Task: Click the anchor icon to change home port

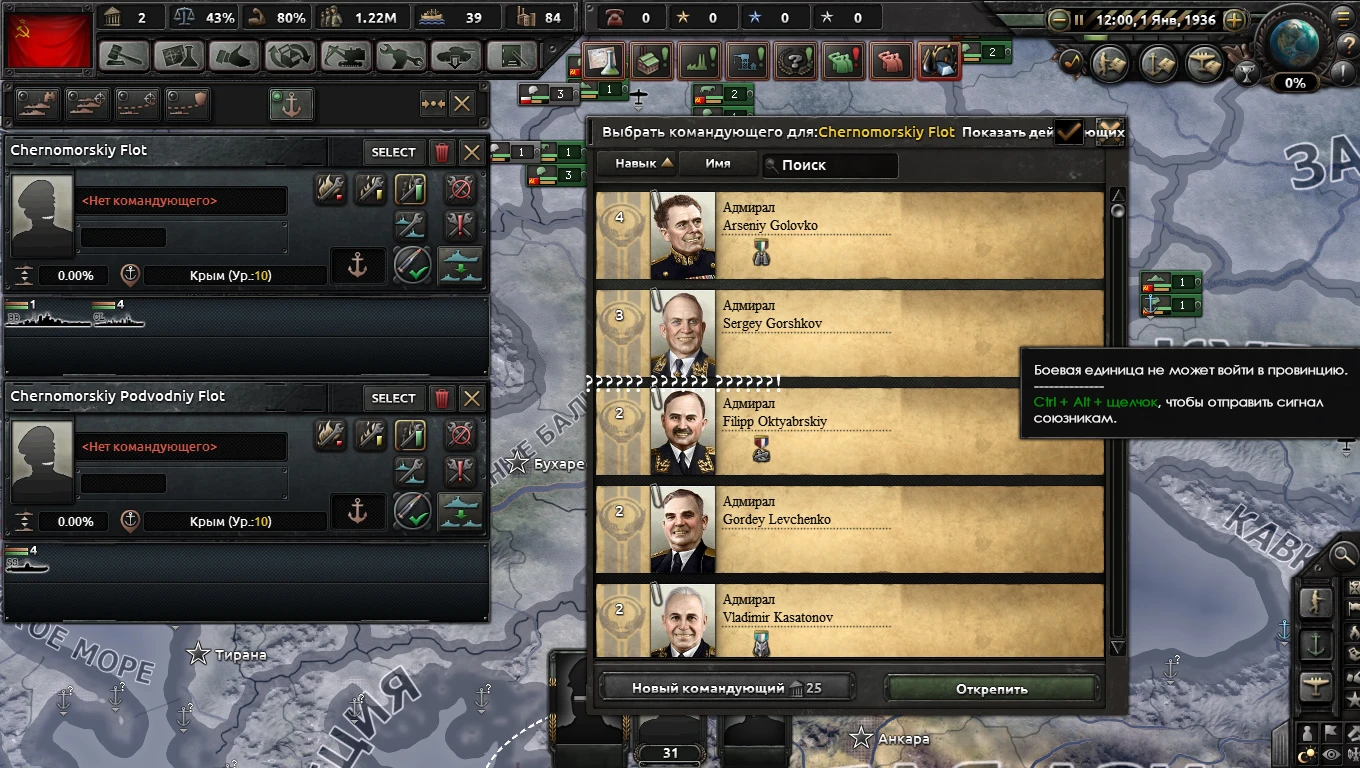Action: [357, 266]
